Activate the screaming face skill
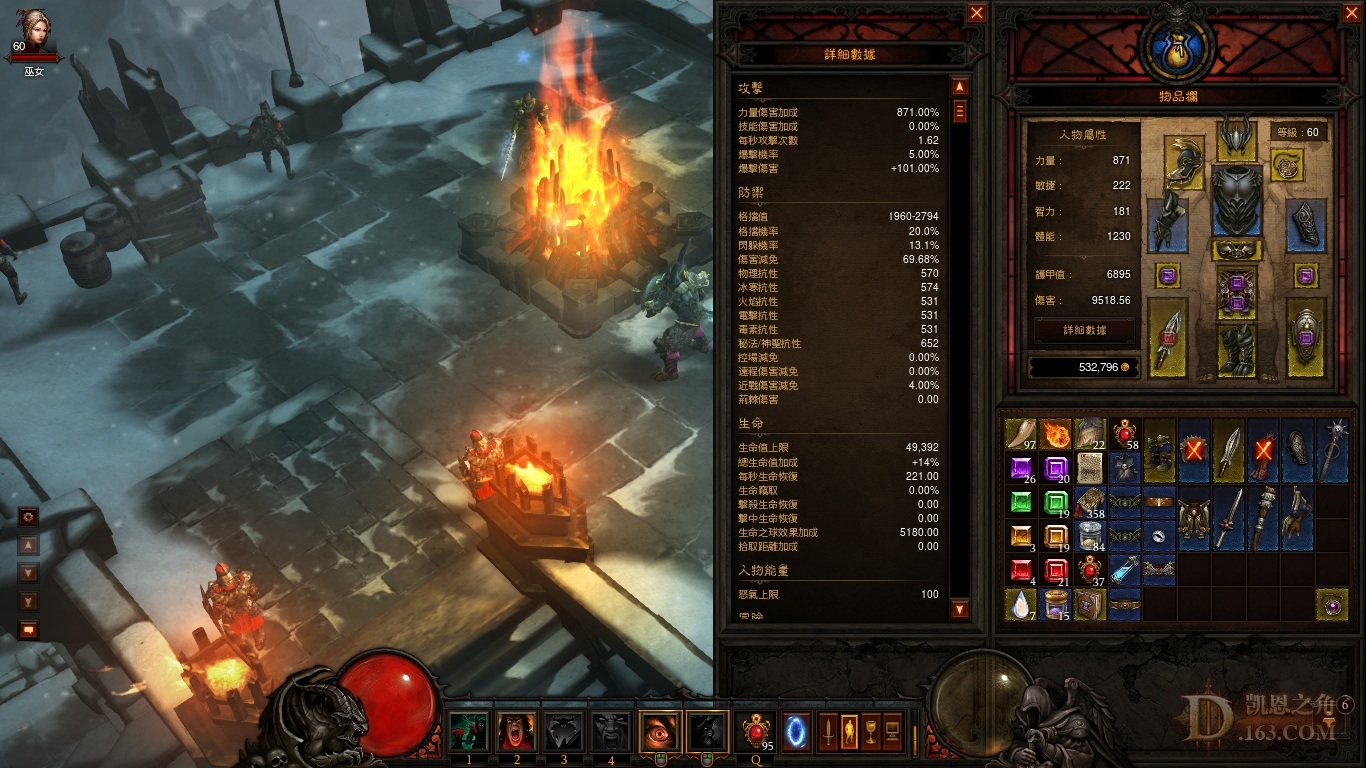The height and width of the screenshot is (768, 1366). pyautogui.click(x=516, y=732)
